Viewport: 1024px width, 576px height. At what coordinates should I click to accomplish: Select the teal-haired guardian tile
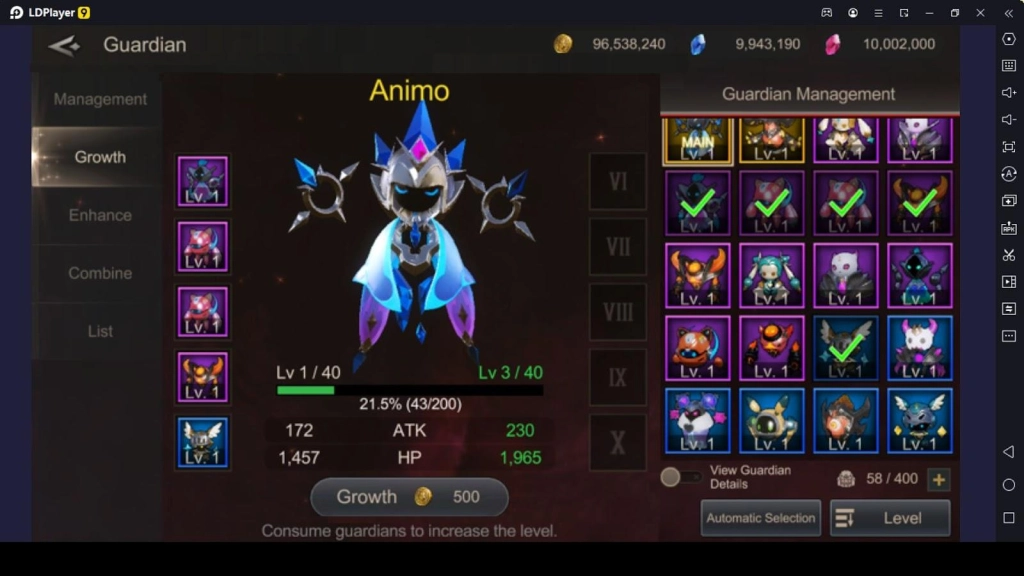point(771,275)
